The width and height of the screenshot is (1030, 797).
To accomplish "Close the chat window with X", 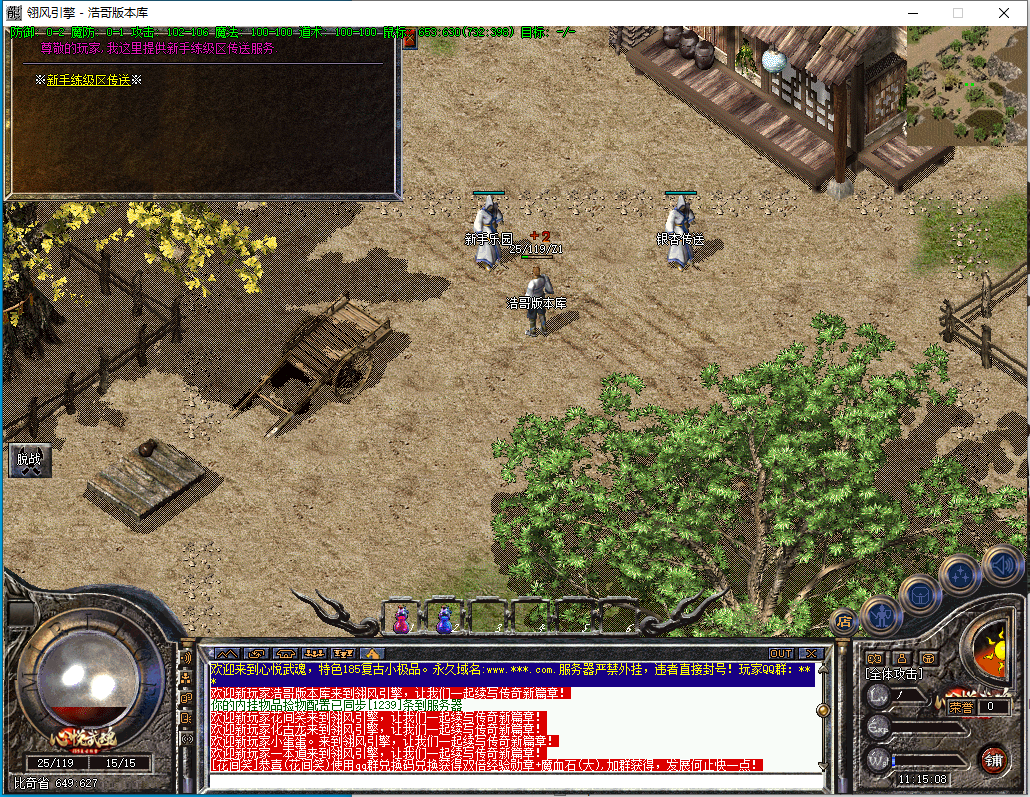I will point(810,654).
